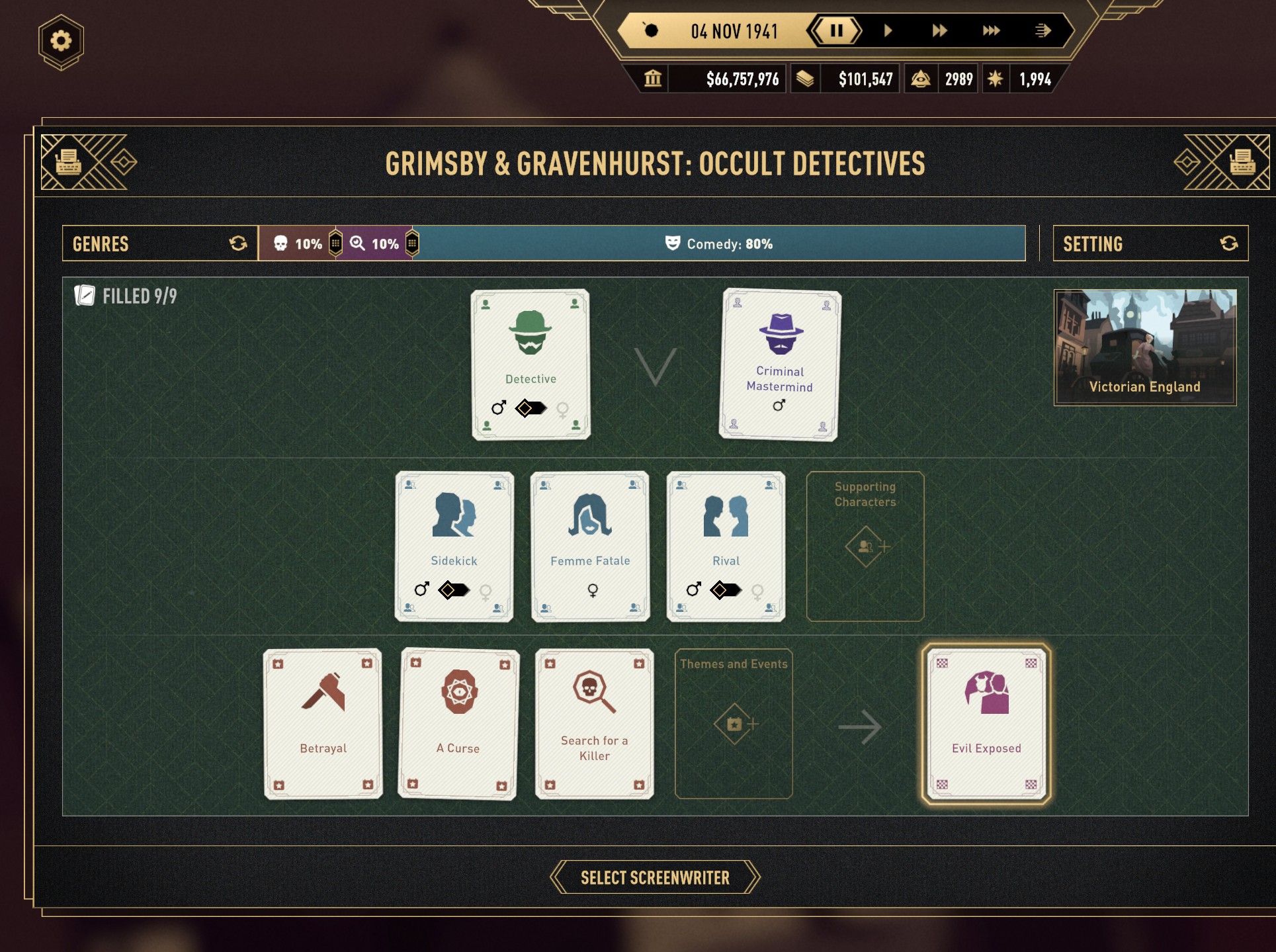Open the A Curse theme card
The image size is (1276, 952).
point(458,723)
